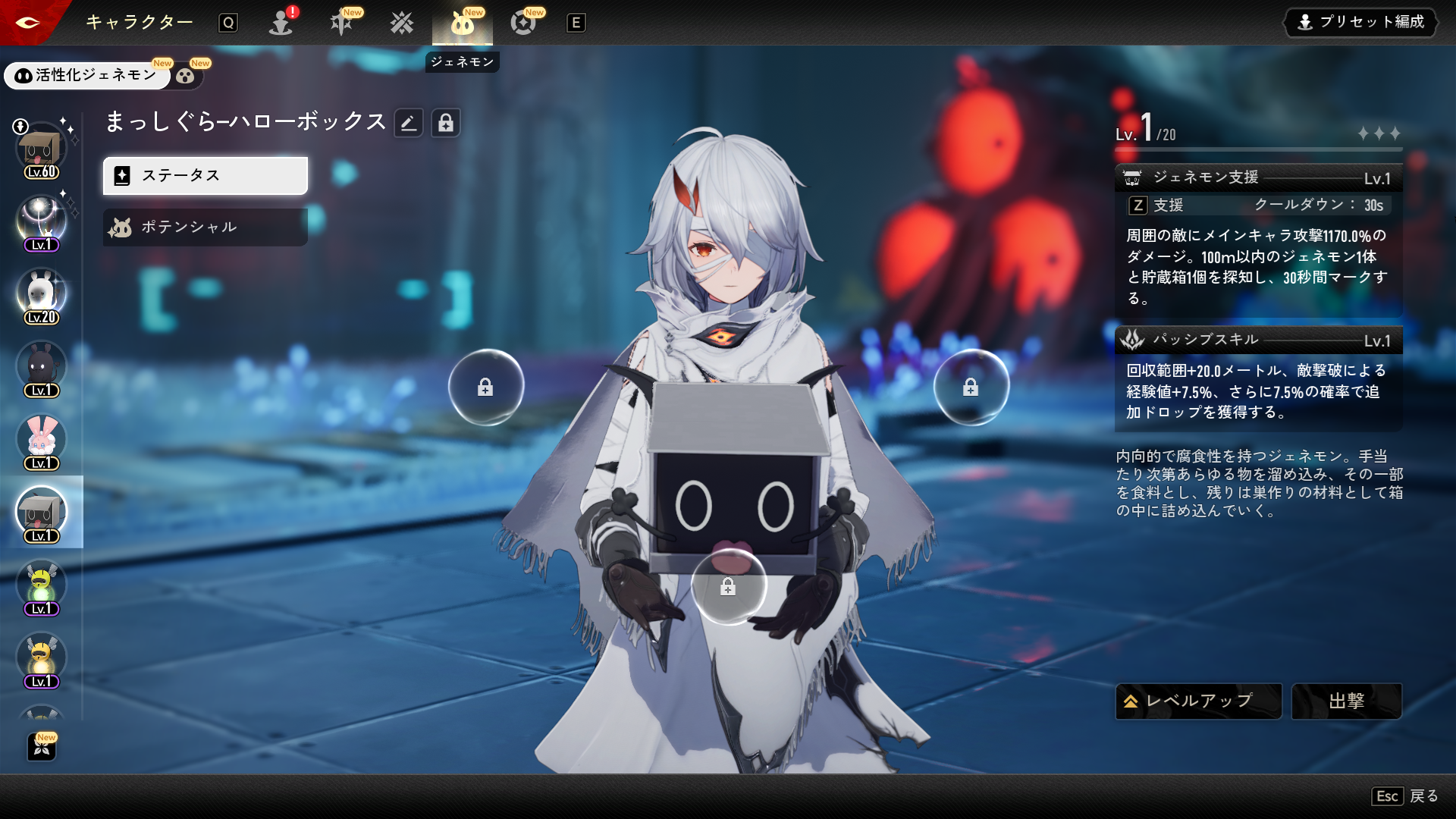Rename the Geniemon with the pencil icon
Screen dimensions: 1456x819
[x=409, y=123]
